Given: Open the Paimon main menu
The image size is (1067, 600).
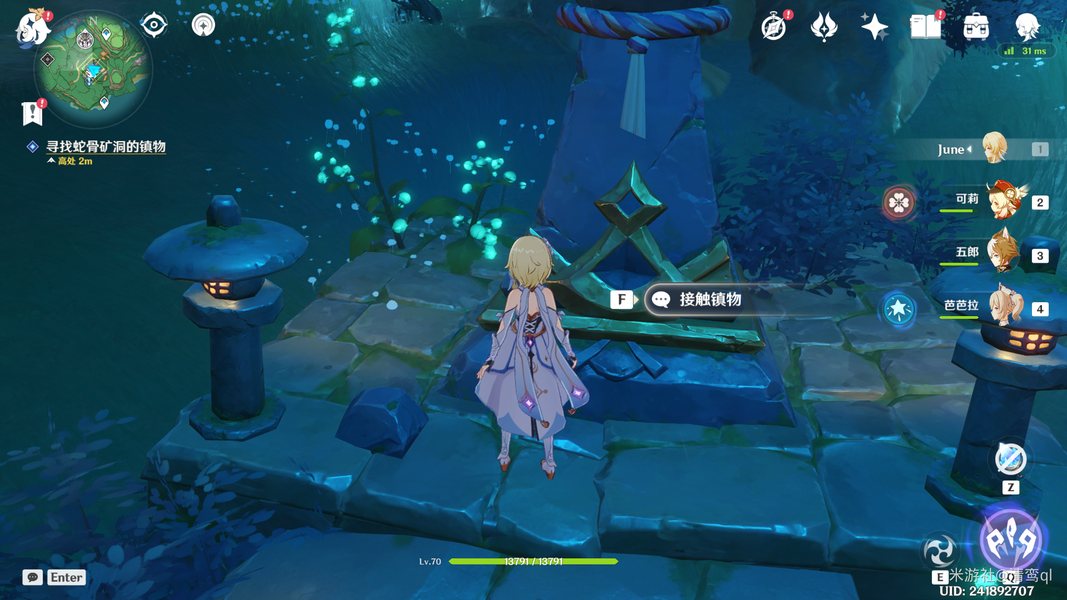Looking at the screenshot, I should click(32, 28).
